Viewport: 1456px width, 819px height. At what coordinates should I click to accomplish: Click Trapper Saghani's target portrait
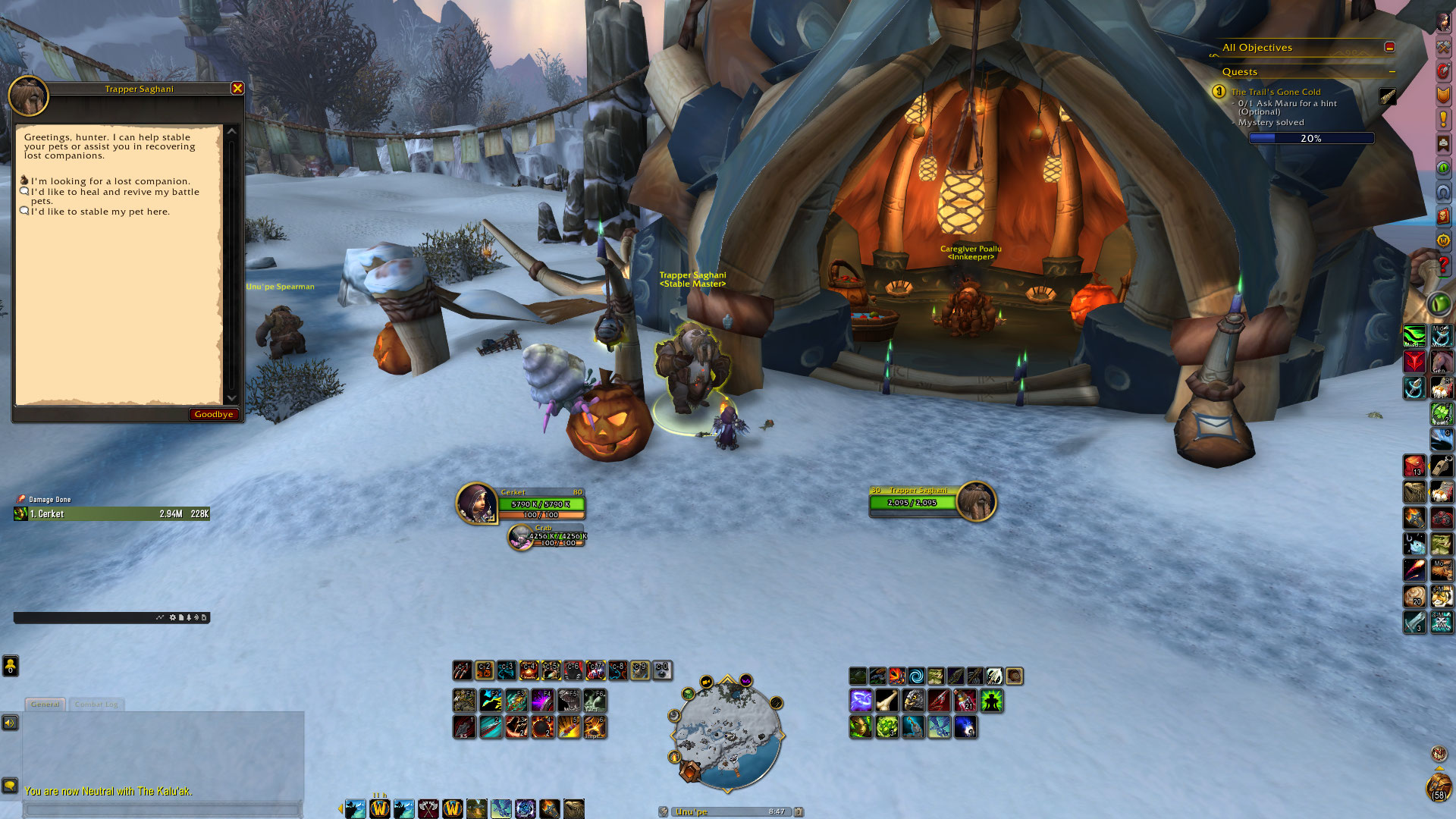pos(976,501)
